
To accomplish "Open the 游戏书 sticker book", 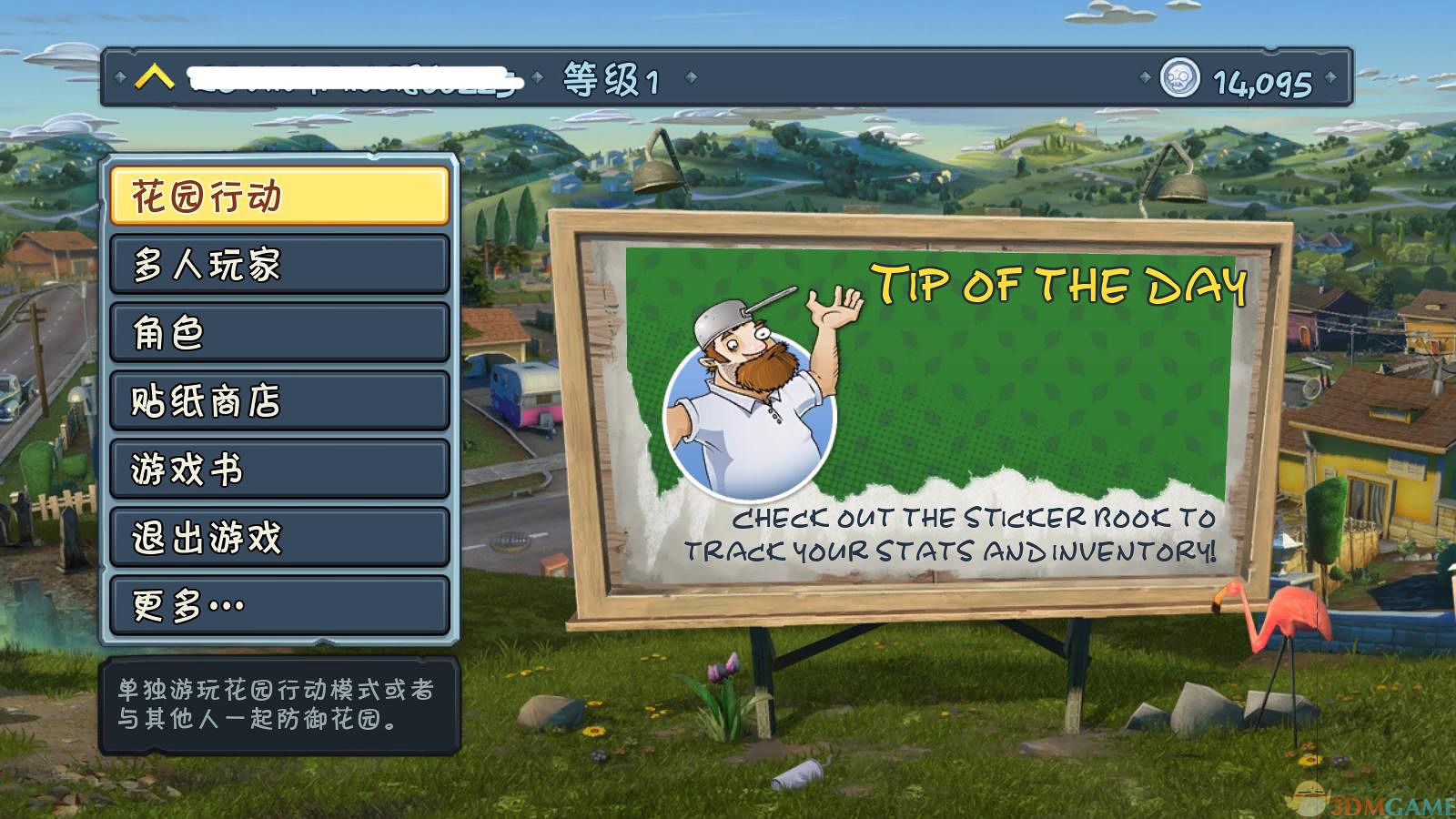I will tap(279, 469).
